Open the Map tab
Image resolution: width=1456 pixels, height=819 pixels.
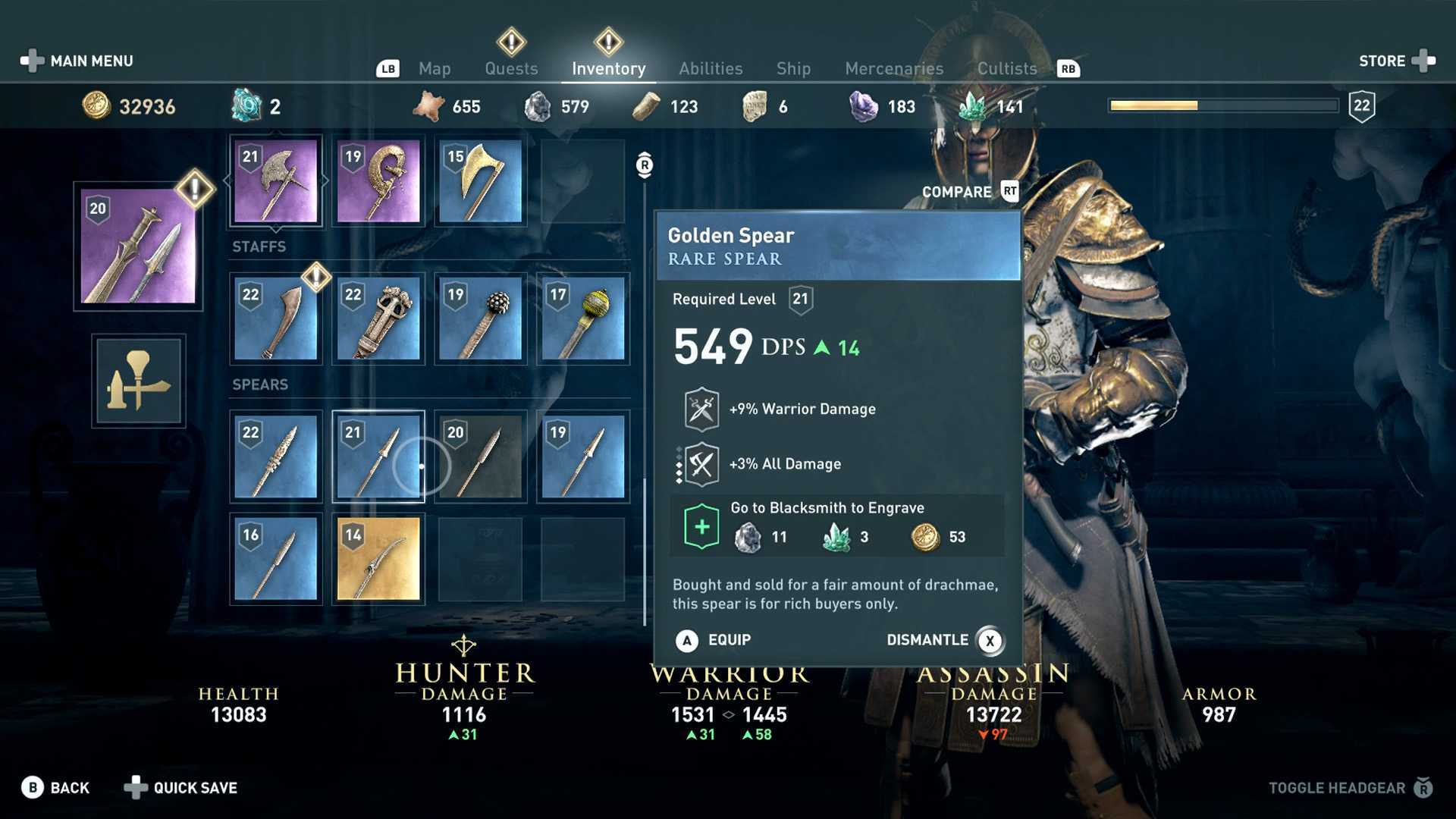pos(435,68)
